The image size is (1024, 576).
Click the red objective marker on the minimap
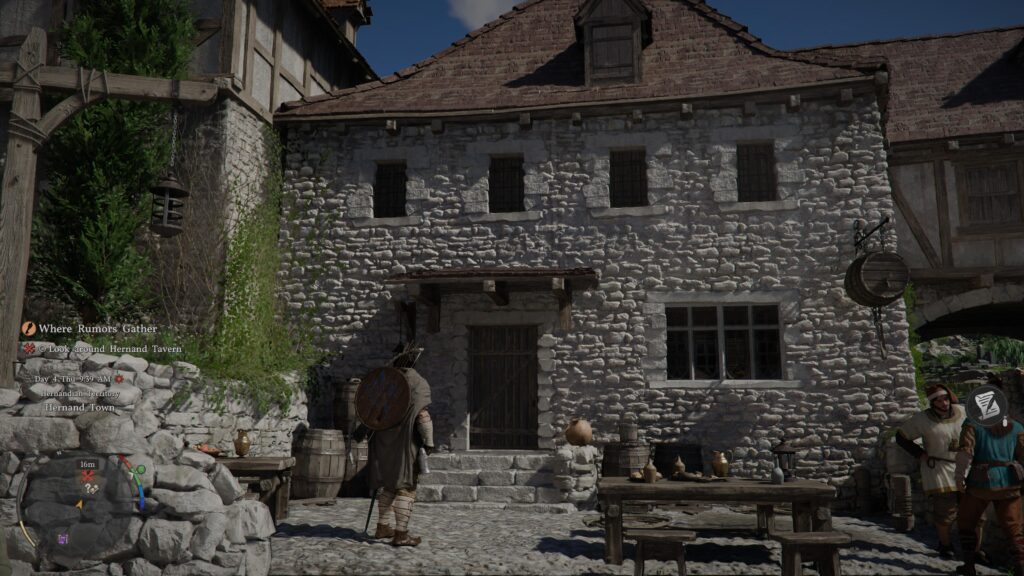(x=88, y=476)
